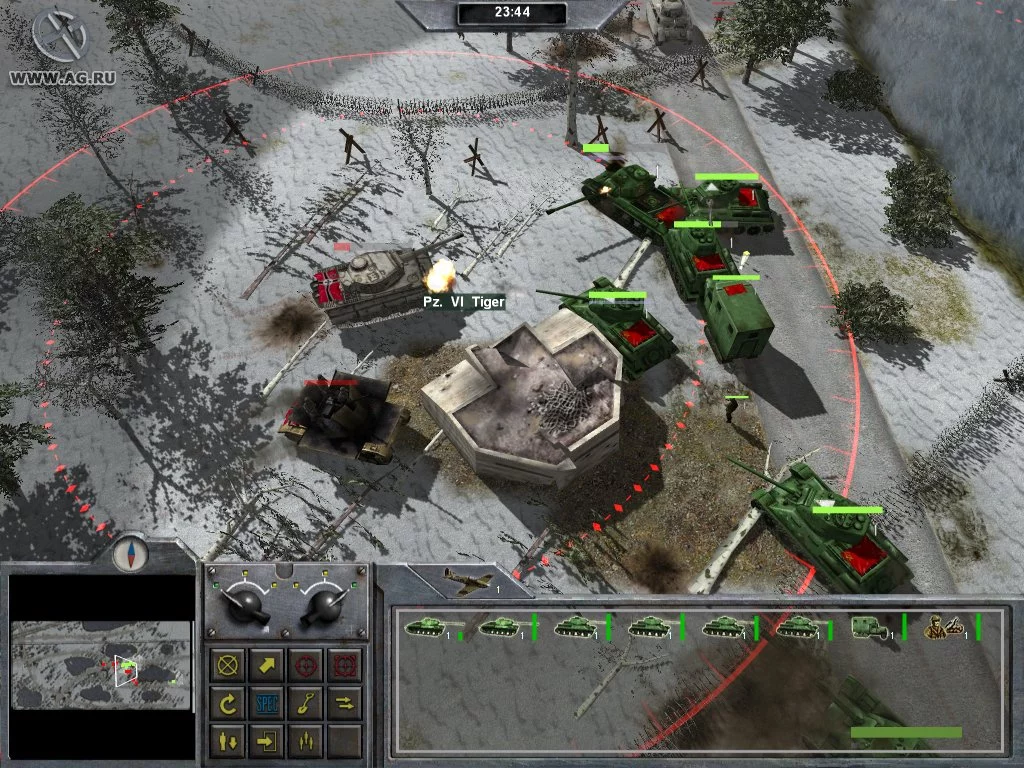The image size is (1024, 768).
Task: Click the soldier with down-arrow command
Action: (230, 741)
